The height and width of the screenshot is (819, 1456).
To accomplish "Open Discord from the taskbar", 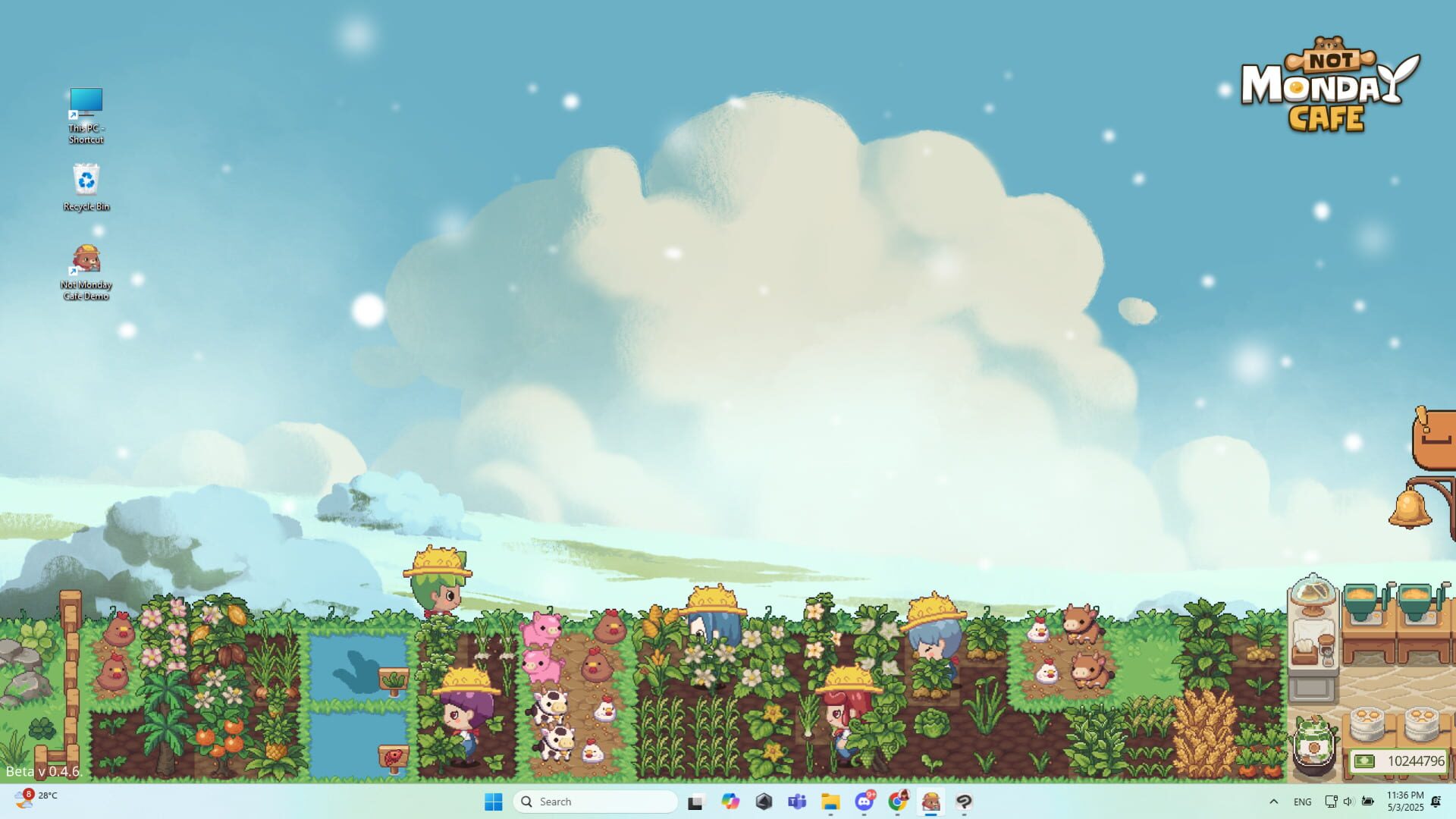I will coord(864,802).
